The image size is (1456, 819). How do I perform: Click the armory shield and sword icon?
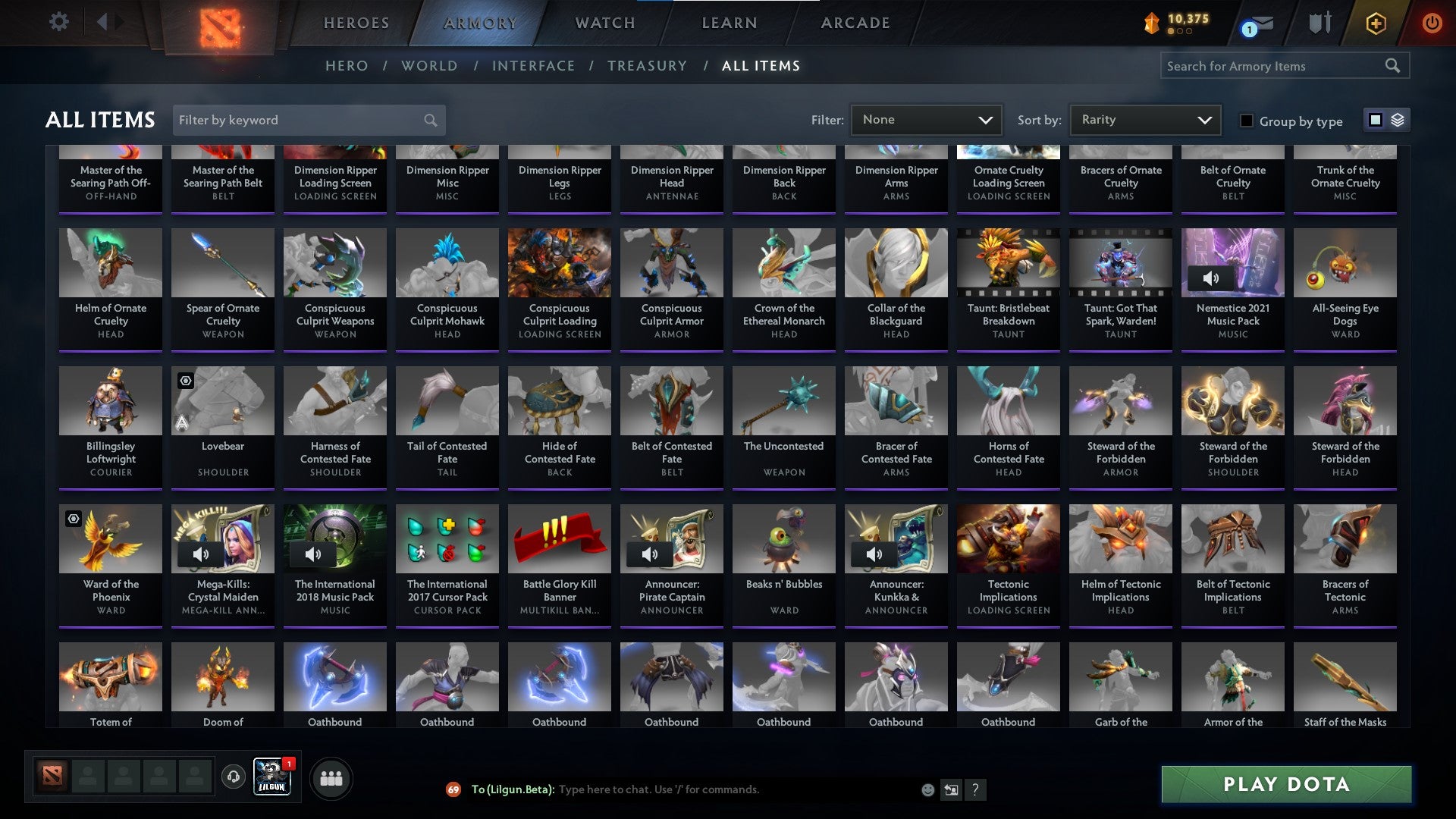click(1319, 23)
